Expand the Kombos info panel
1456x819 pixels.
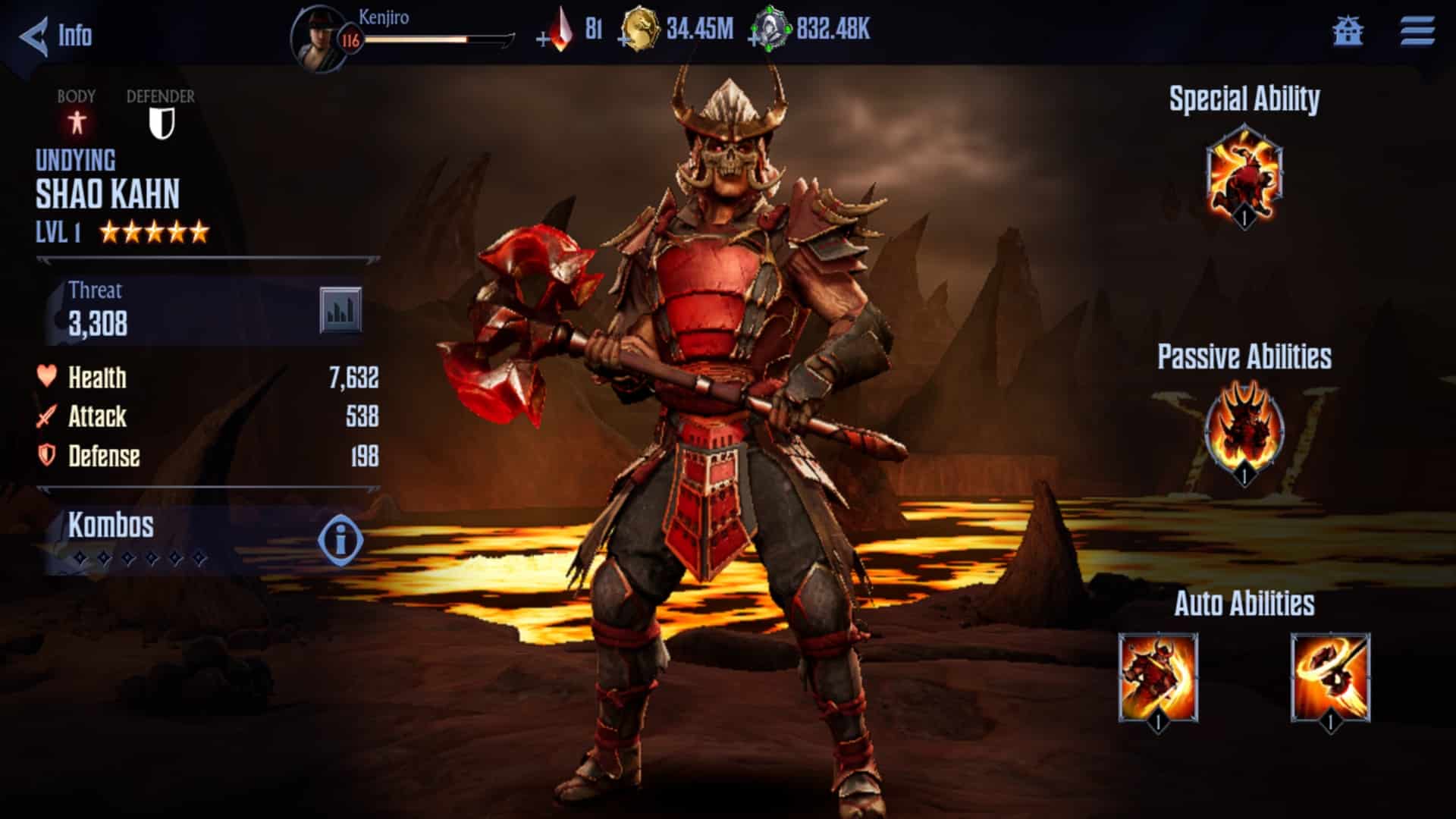coord(339,538)
